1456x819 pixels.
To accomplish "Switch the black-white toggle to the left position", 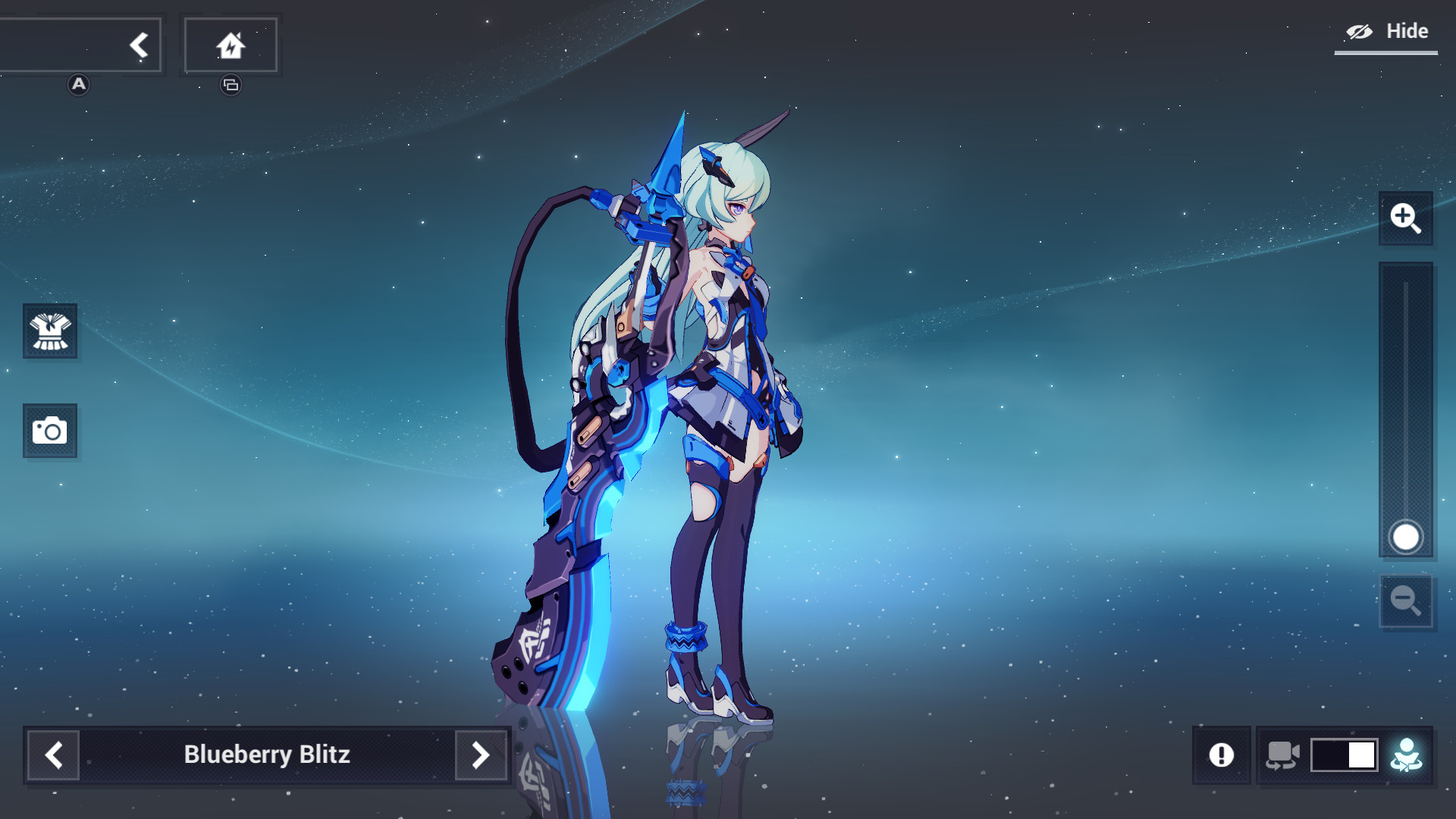I will 1326,755.
